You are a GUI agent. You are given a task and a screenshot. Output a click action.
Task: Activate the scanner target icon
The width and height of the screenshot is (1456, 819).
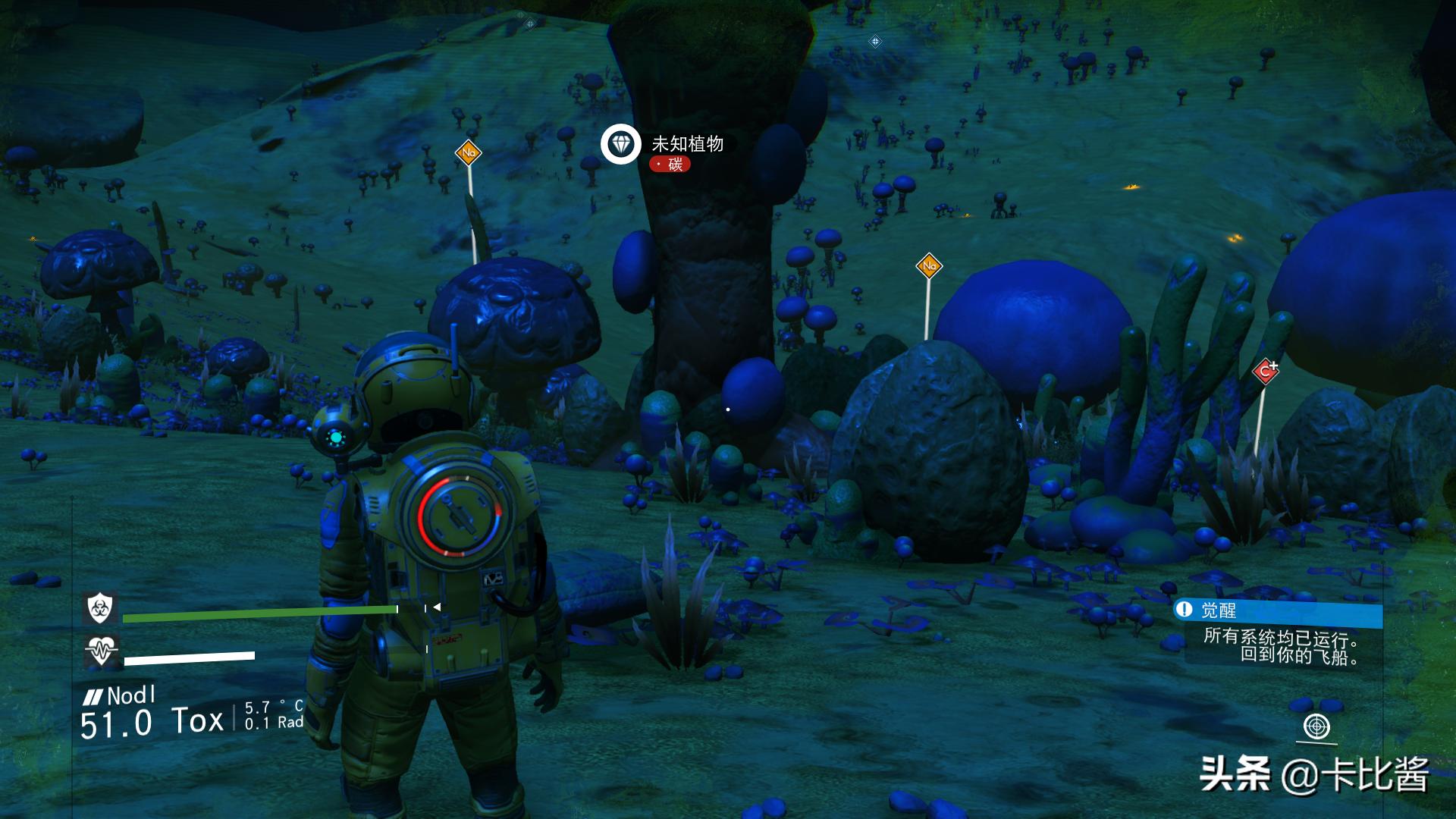[x=1316, y=726]
